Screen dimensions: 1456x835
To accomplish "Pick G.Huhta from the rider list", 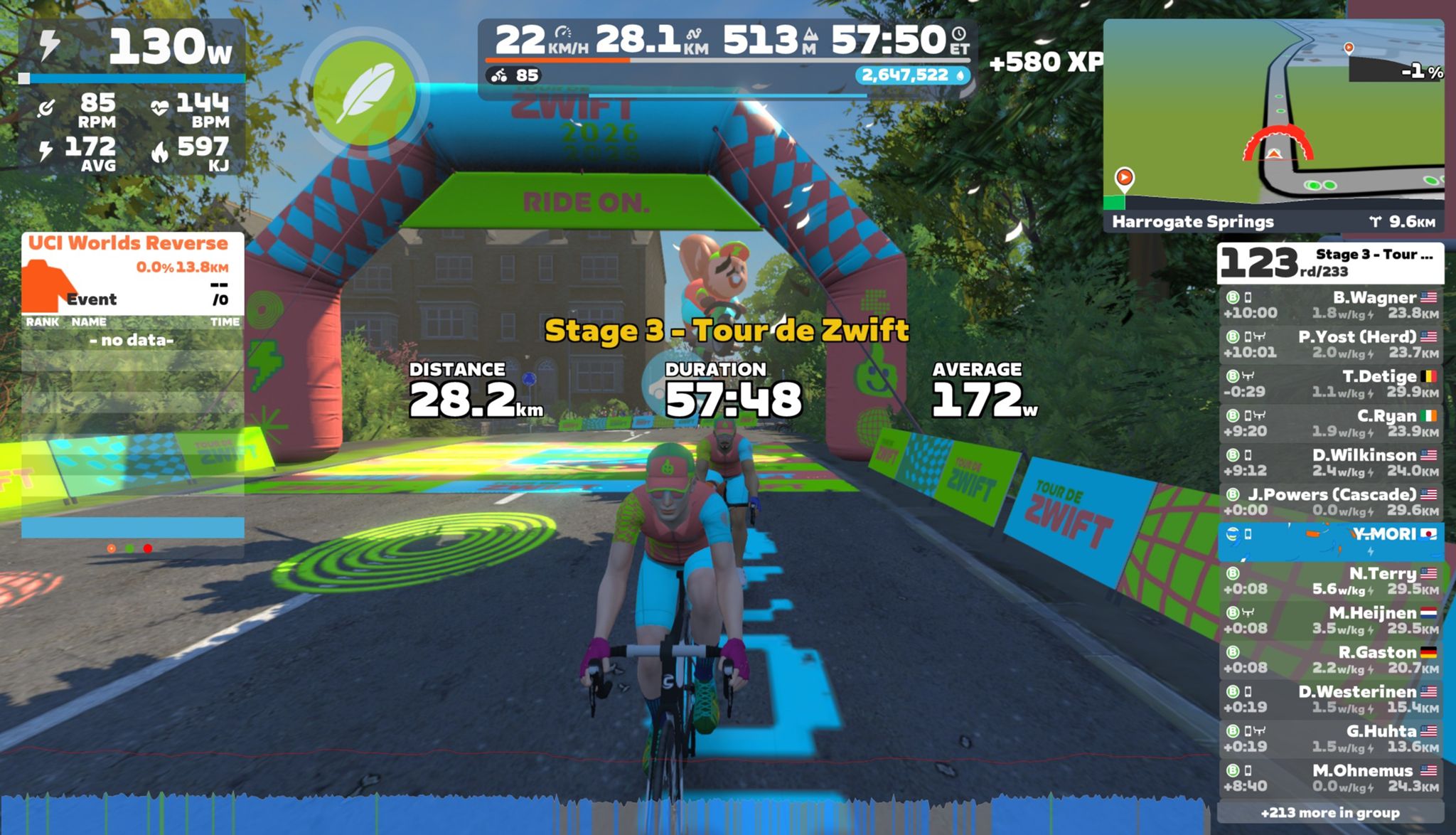I will tap(1330, 738).
